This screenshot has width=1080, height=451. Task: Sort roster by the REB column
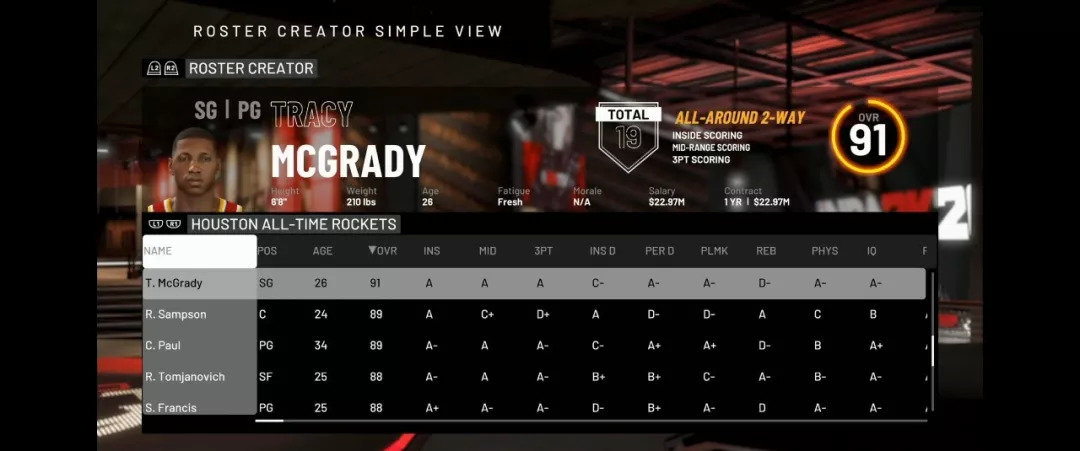(x=767, y=251)
